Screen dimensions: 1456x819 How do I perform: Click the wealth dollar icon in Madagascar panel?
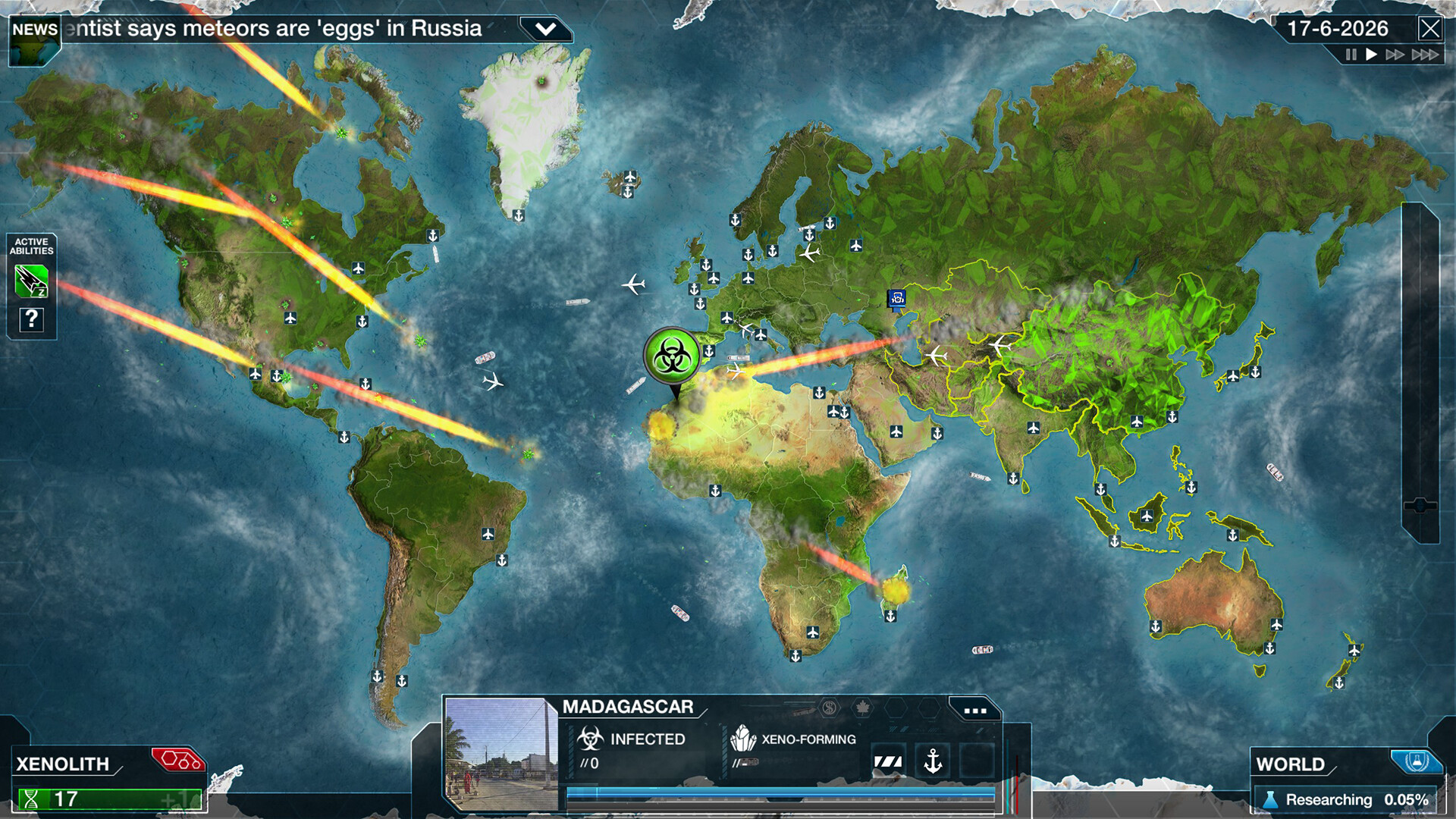[x=829, y=707]
